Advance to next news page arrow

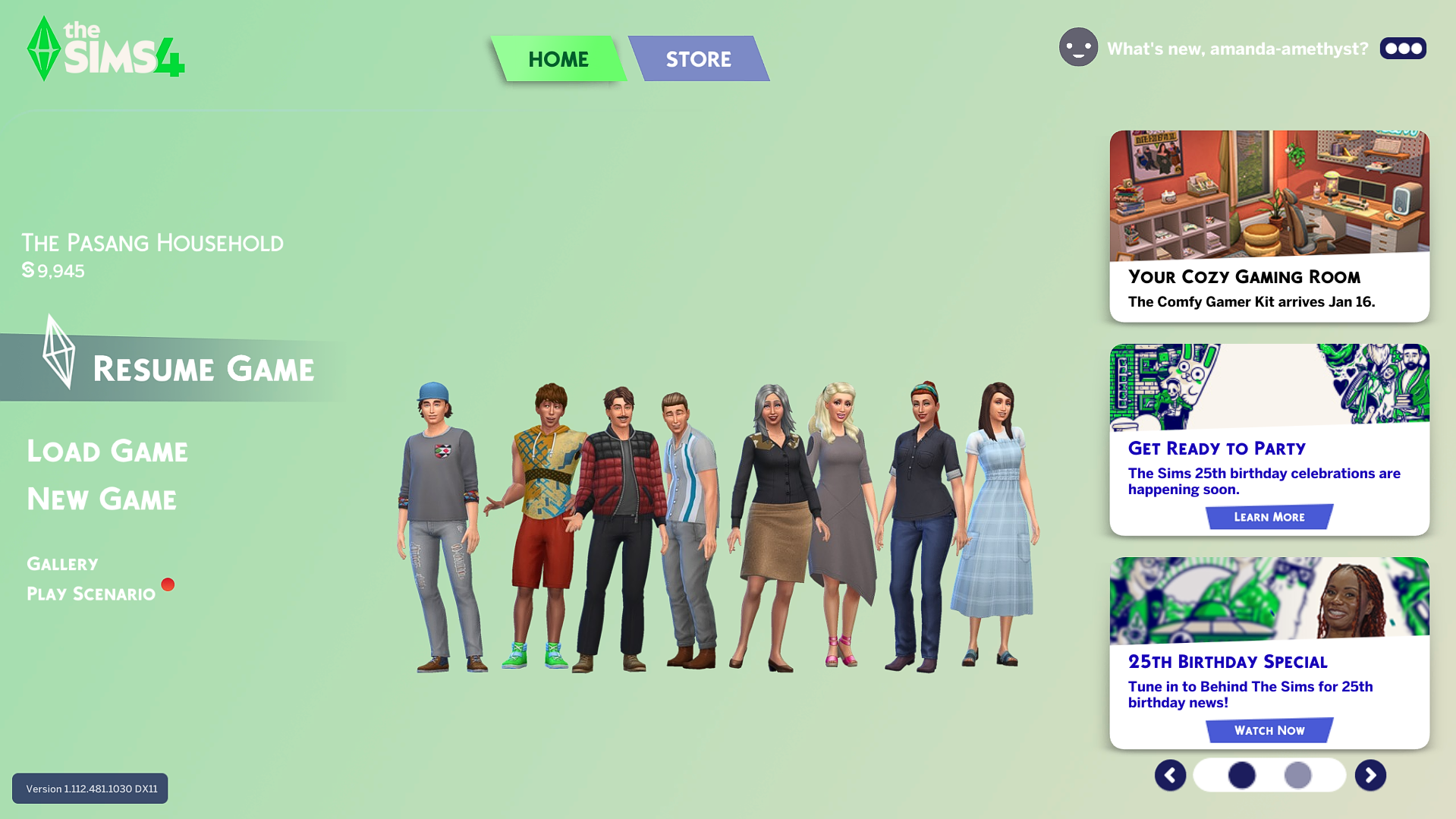tap(1370, 775)
